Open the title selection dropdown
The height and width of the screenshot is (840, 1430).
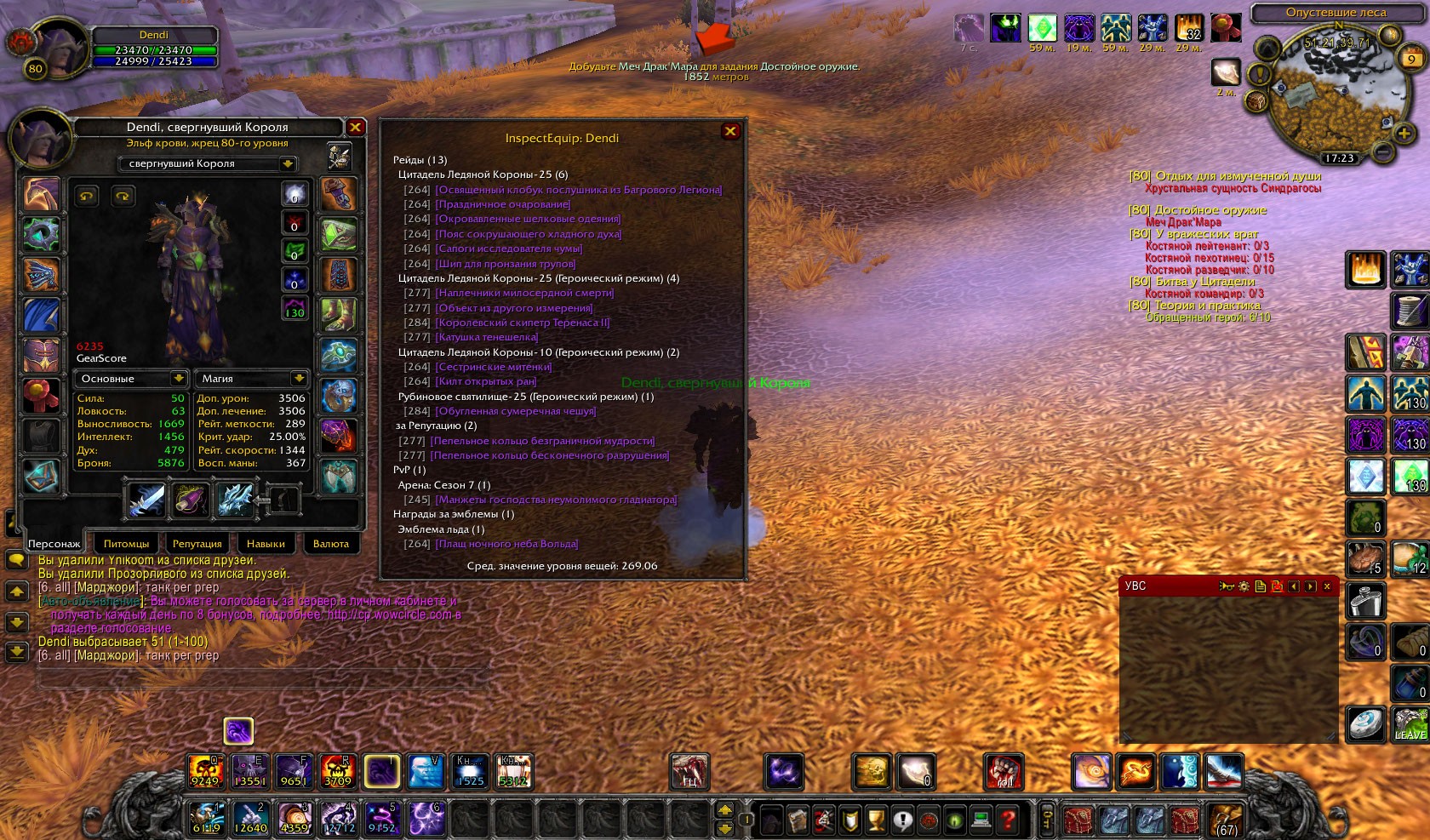288,163
